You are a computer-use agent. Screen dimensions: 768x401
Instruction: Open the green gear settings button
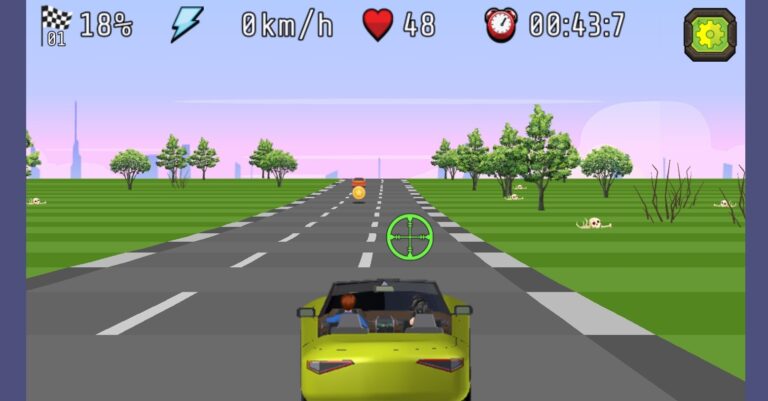tap(710, 34)
